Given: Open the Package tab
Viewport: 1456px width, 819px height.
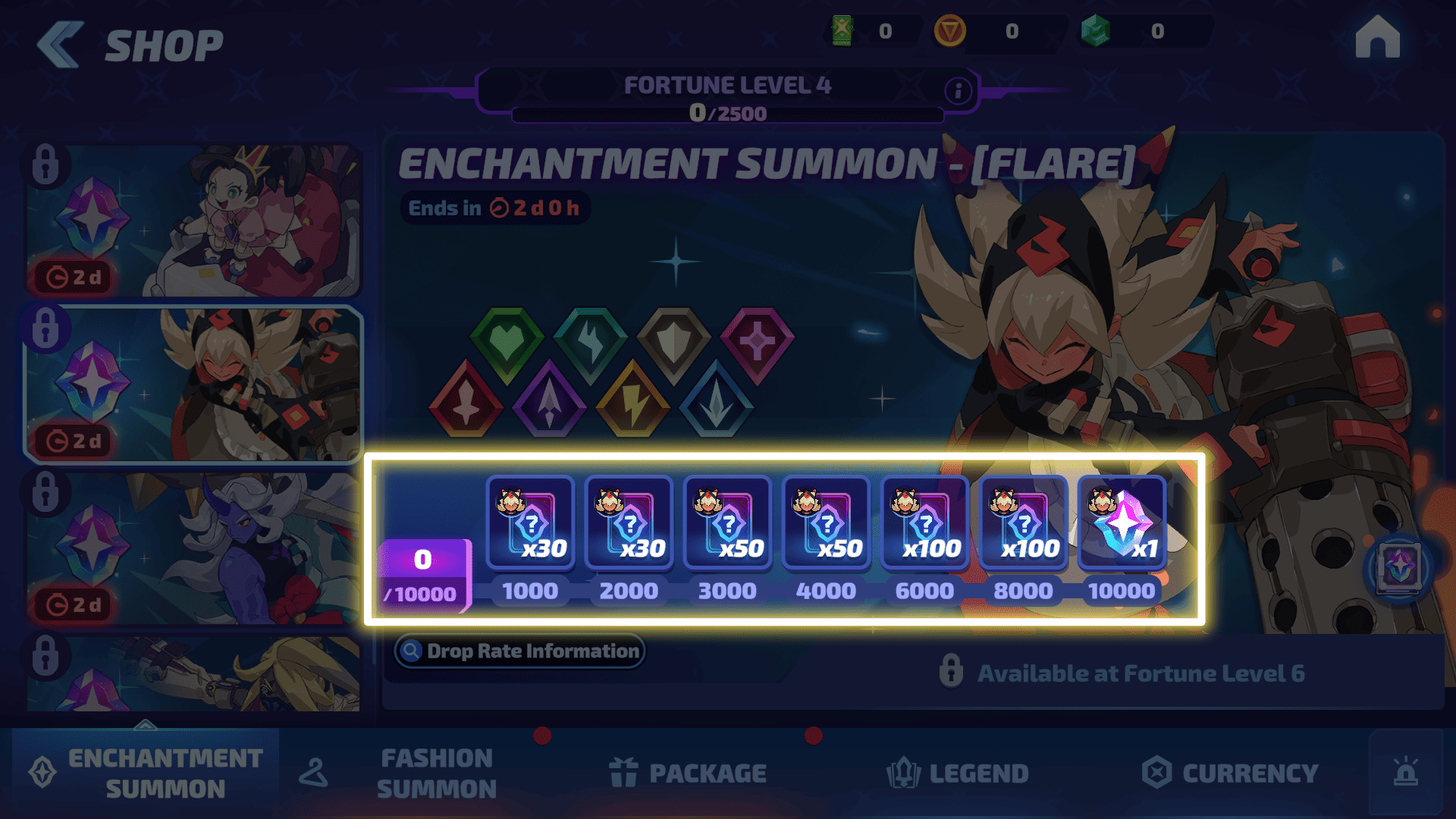Looking at the screenshot, I should 689,773.
